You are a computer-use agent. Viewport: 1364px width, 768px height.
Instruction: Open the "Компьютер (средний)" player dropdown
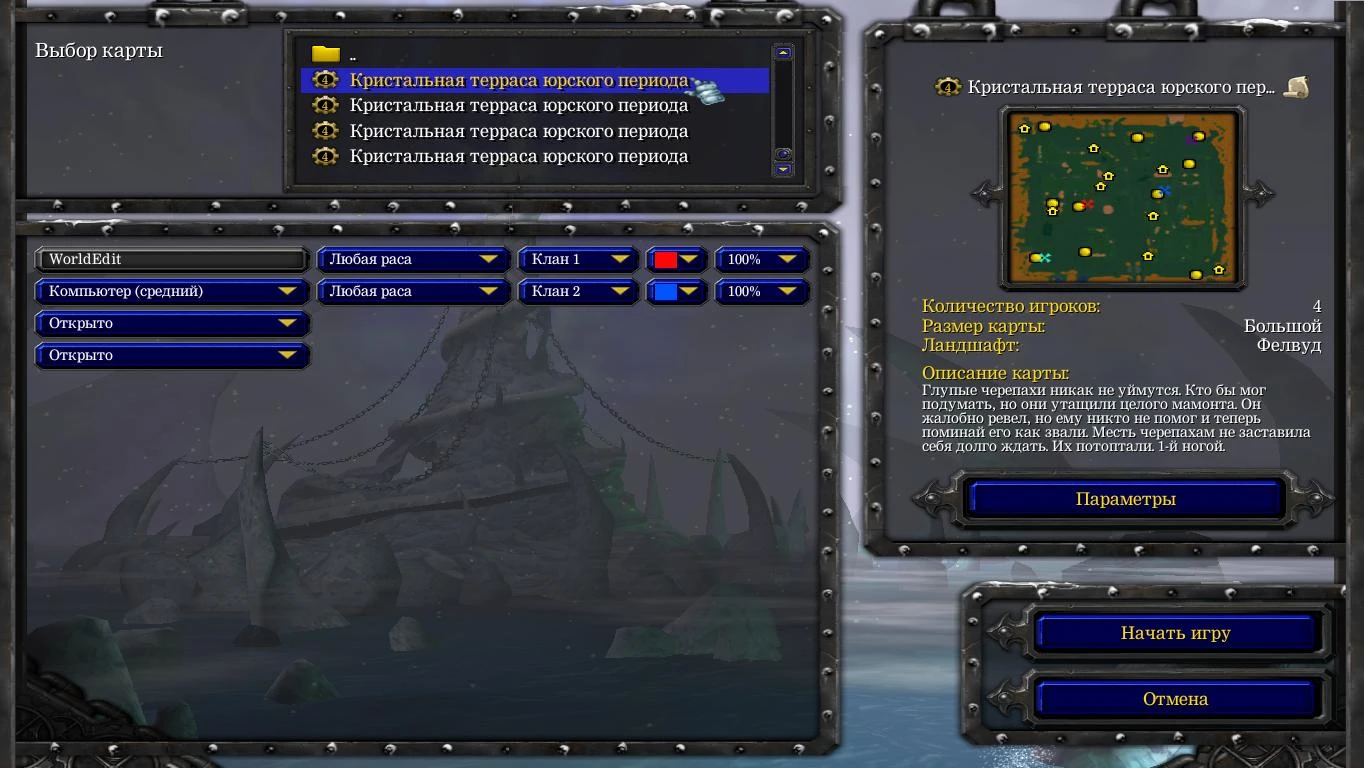coord(172,291)
